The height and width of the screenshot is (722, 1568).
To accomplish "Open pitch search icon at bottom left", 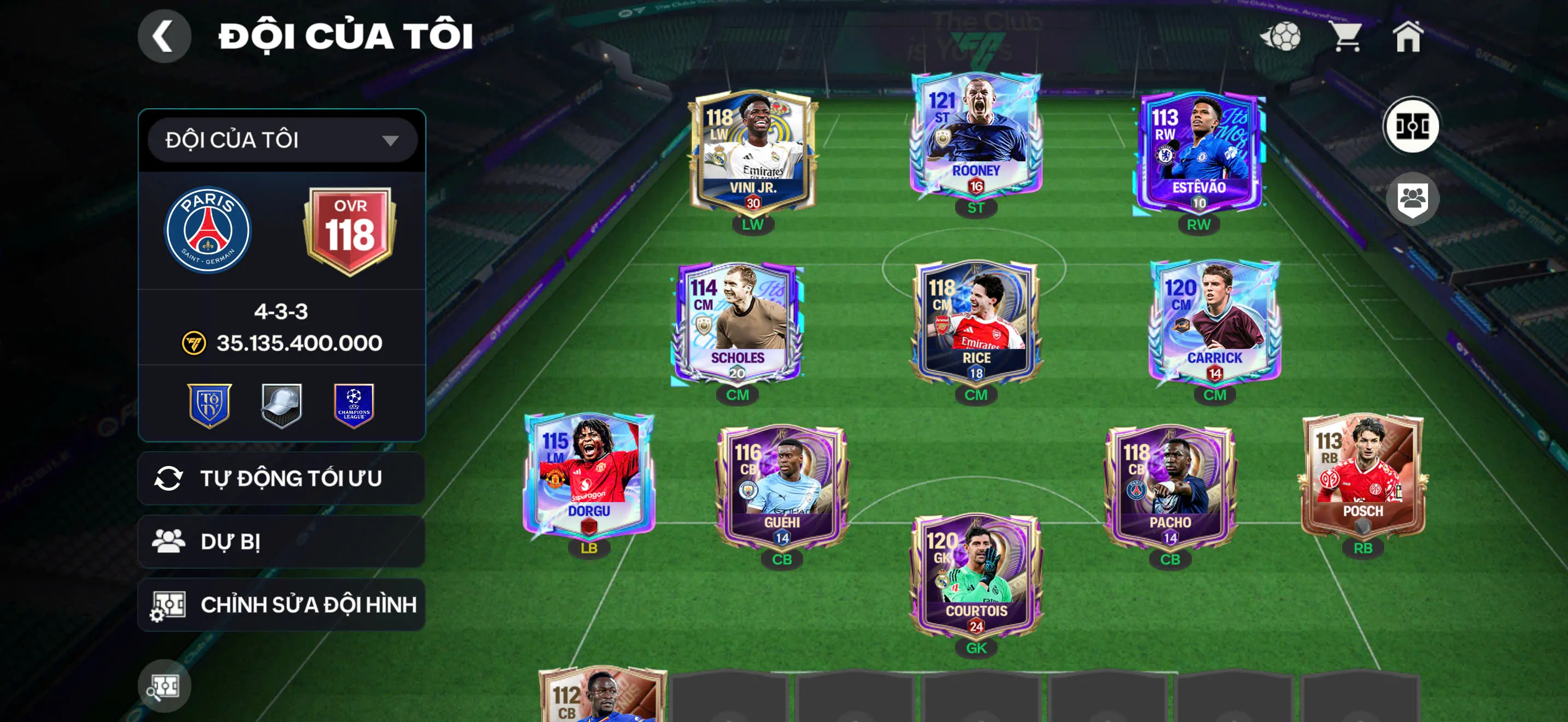I will (165, 685).
